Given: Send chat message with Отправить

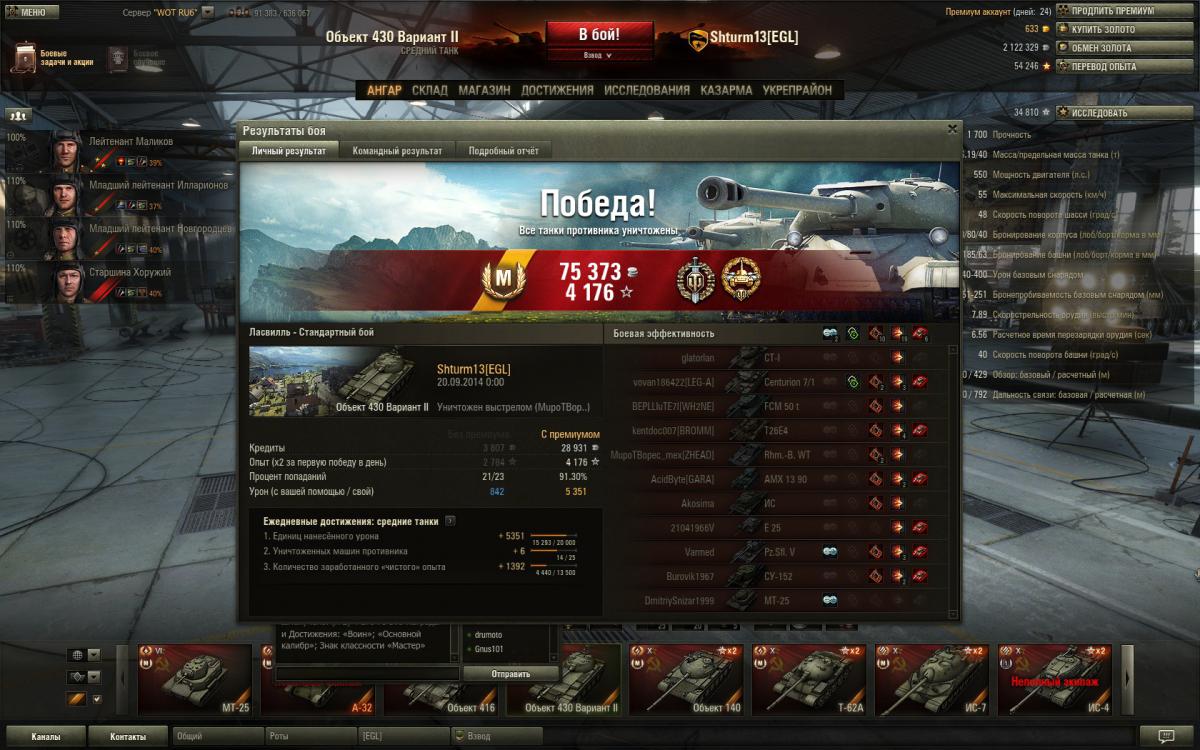Looking at the screenshot, I should click(510, 674).
